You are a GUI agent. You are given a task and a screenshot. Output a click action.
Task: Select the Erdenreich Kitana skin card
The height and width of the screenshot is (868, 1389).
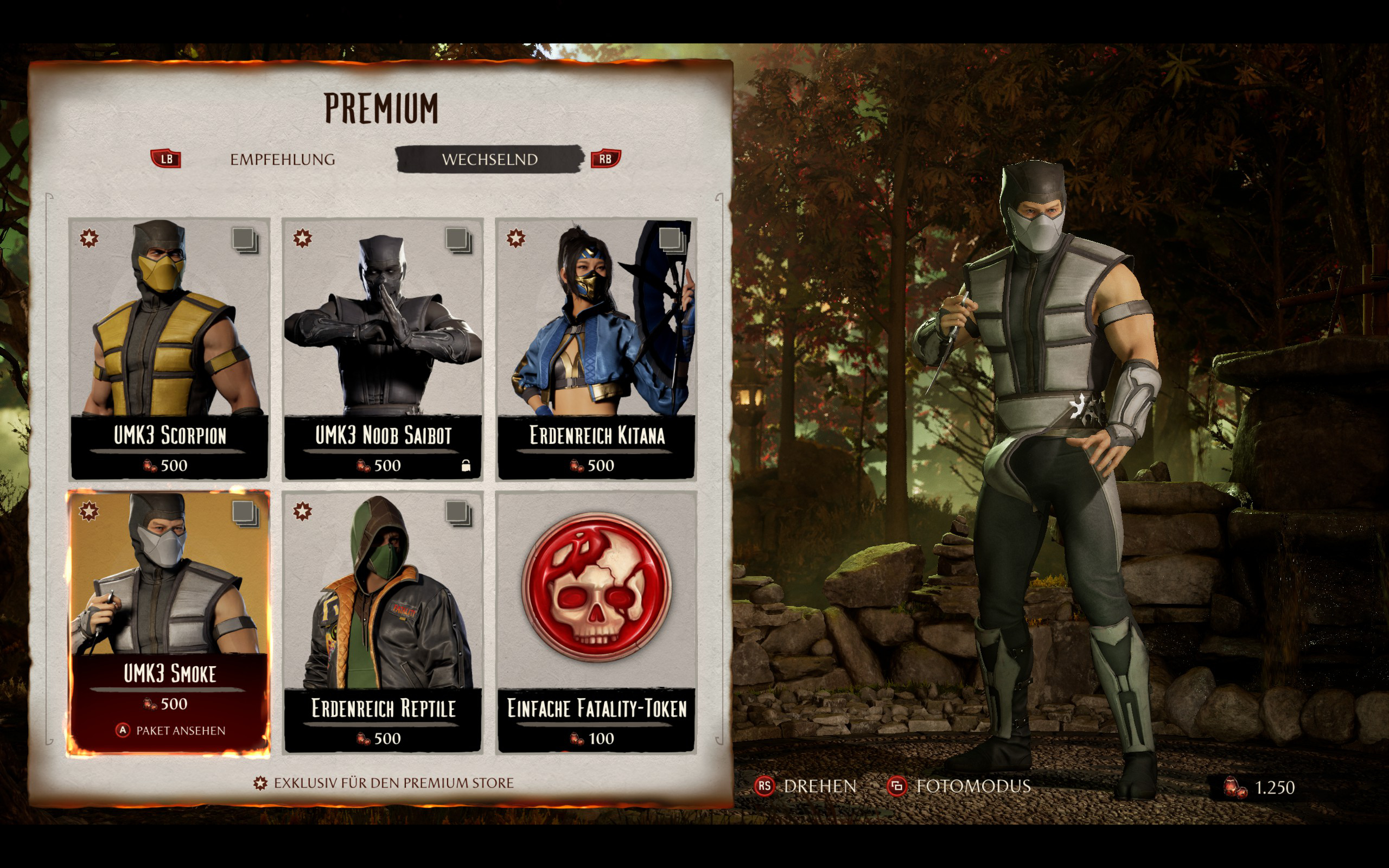point(596,348)
